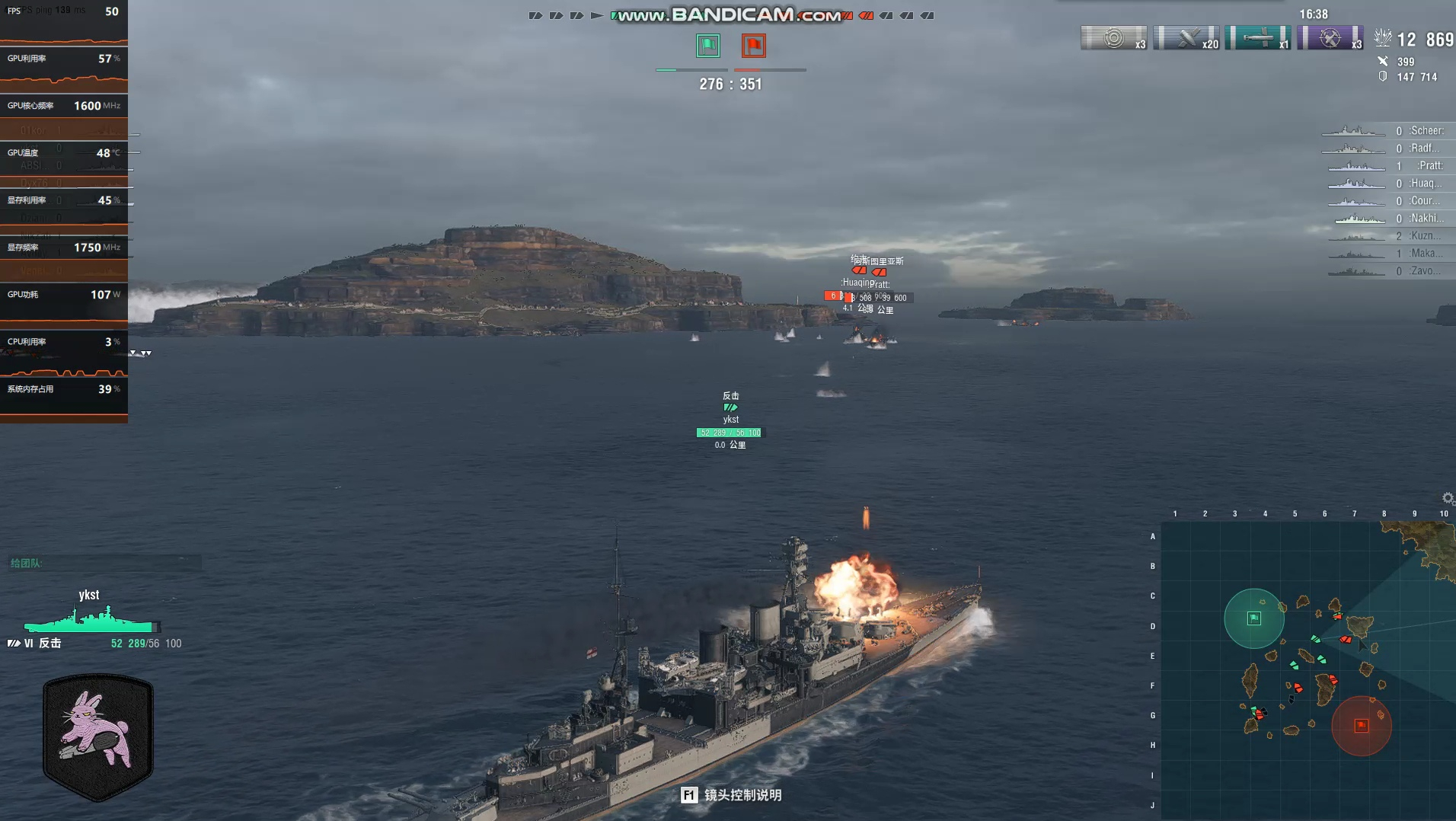This screenshot has width=1456, height=821.
Task: Click the x20 shell hits ribbon
Action: coord(1186,38)
